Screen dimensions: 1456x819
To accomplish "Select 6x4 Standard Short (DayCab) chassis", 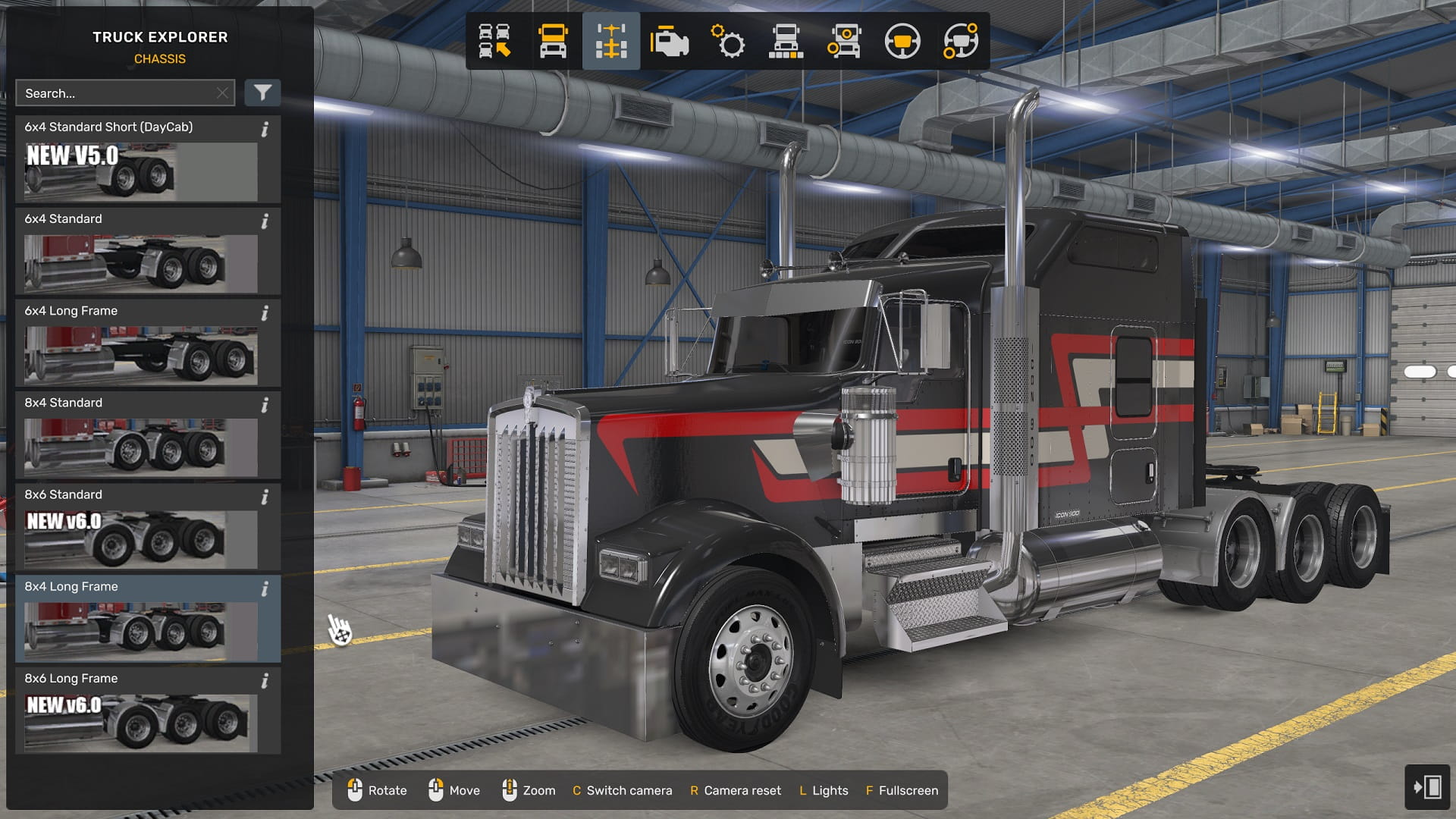I will [x=141, y=160].
